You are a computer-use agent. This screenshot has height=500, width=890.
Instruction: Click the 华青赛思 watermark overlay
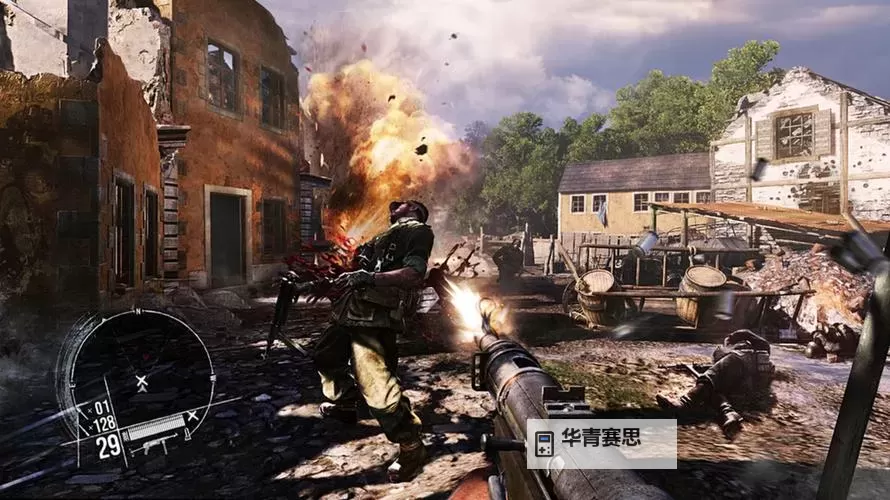601,443
